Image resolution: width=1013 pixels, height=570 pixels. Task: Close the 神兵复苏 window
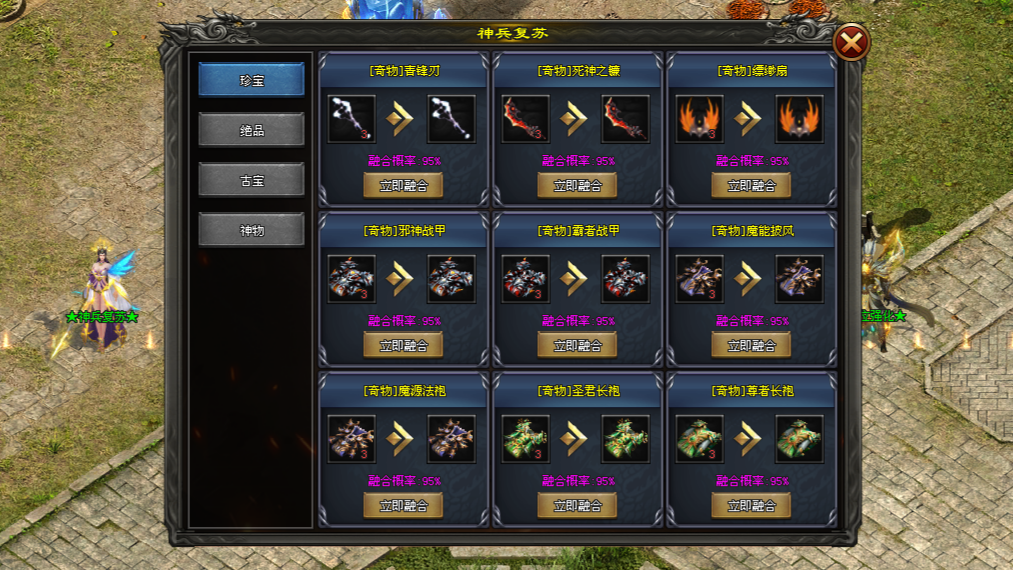click(851, 43)
